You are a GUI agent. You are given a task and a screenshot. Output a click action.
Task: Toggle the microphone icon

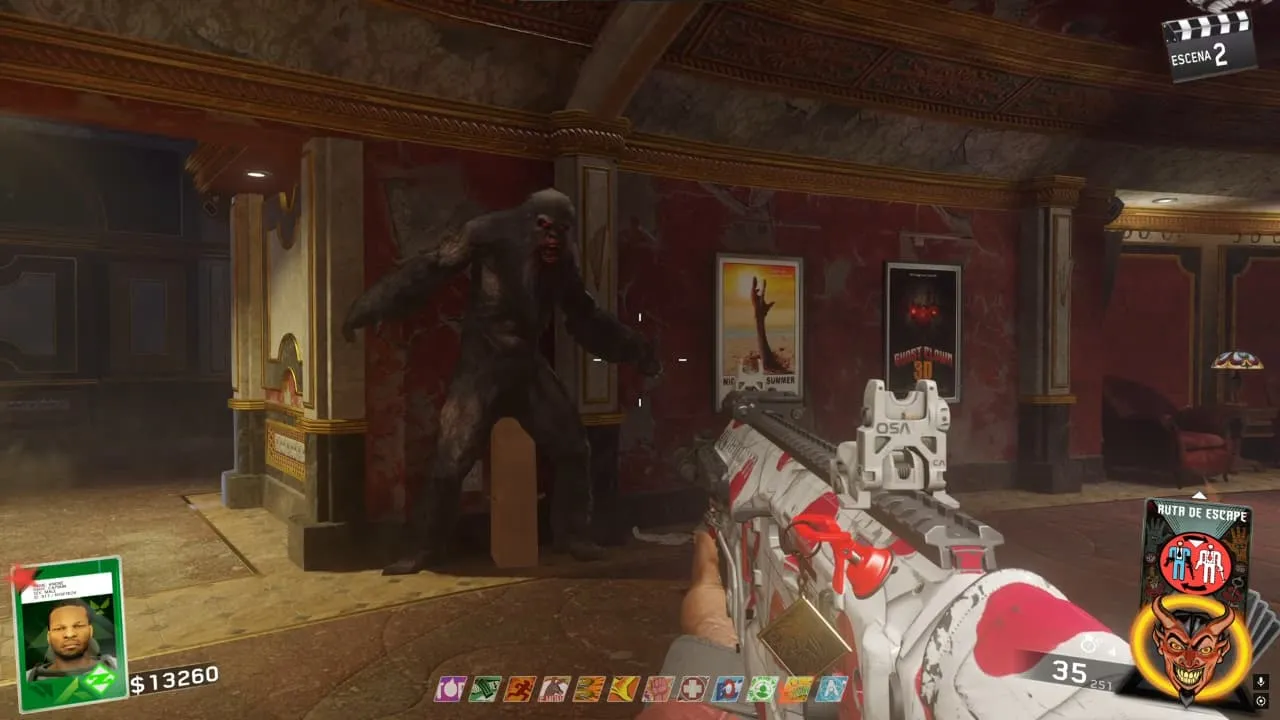click(x=1260, y=681)
